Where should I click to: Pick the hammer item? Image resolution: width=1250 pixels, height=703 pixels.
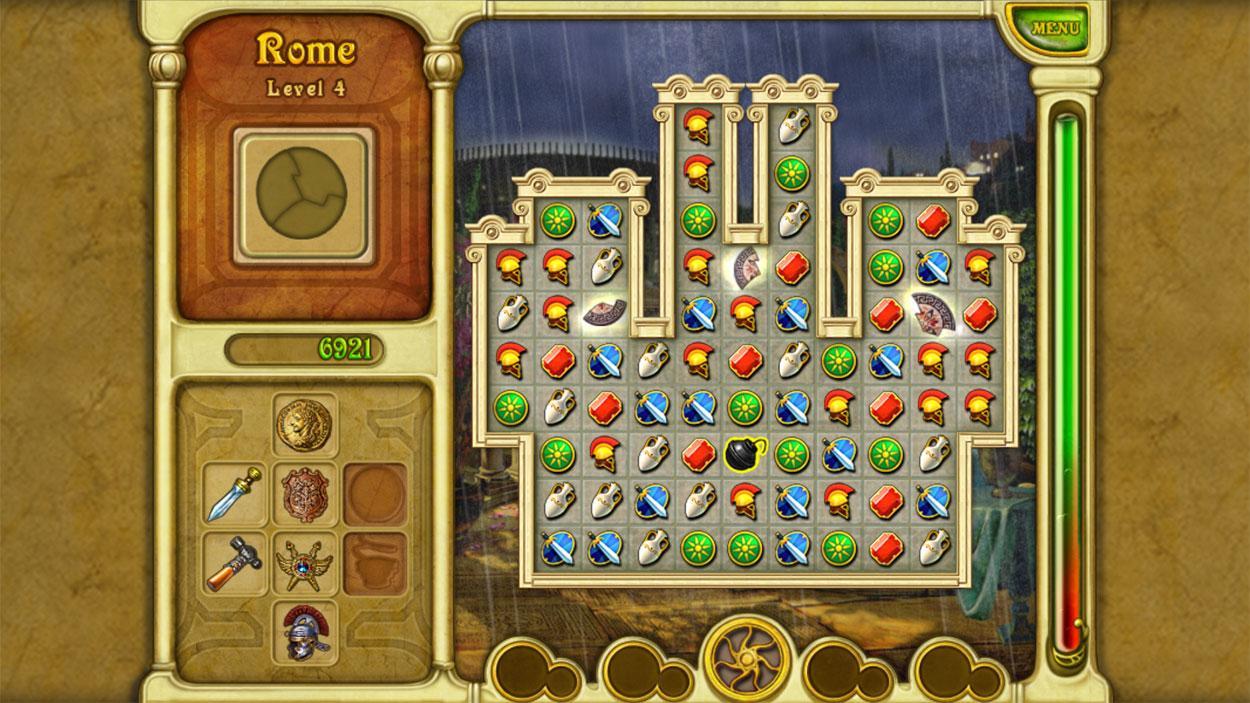(x=235, y=562)
